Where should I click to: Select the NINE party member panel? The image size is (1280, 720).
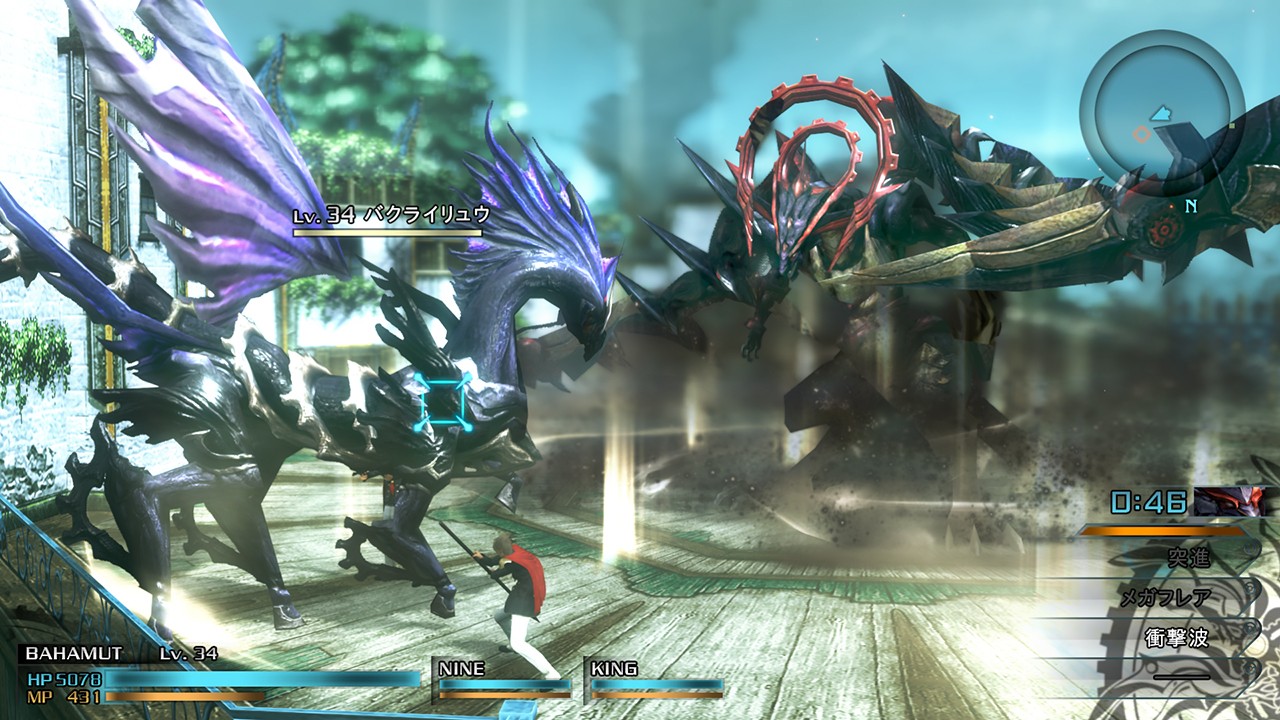pyautogui.click(x=503, y=677)
